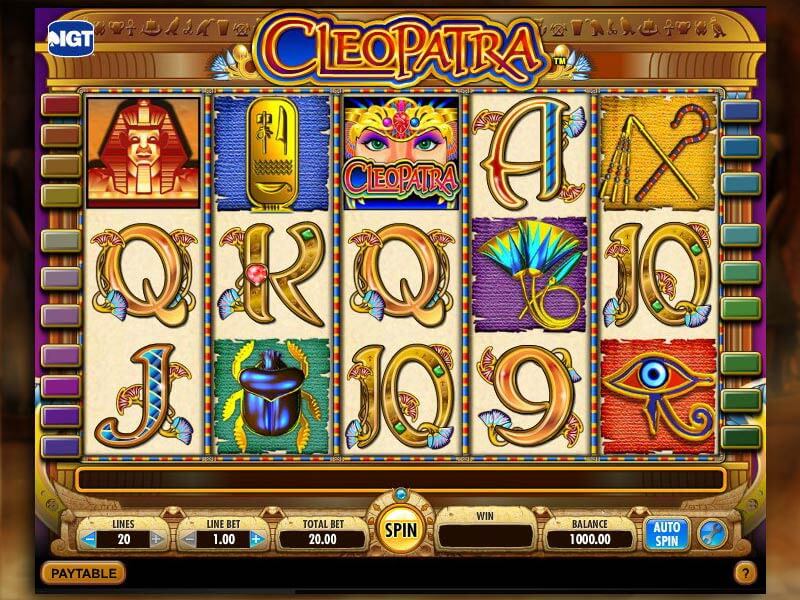Increase the number of lines

click(156, 539)
